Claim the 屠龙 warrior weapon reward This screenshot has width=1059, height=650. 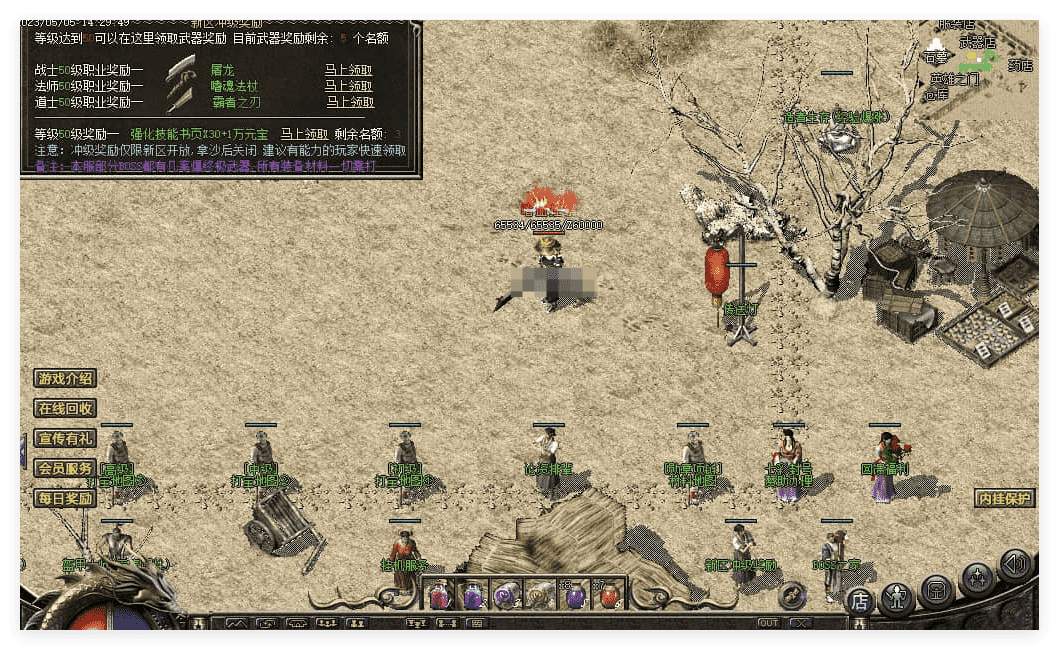[x=348, y=70]
